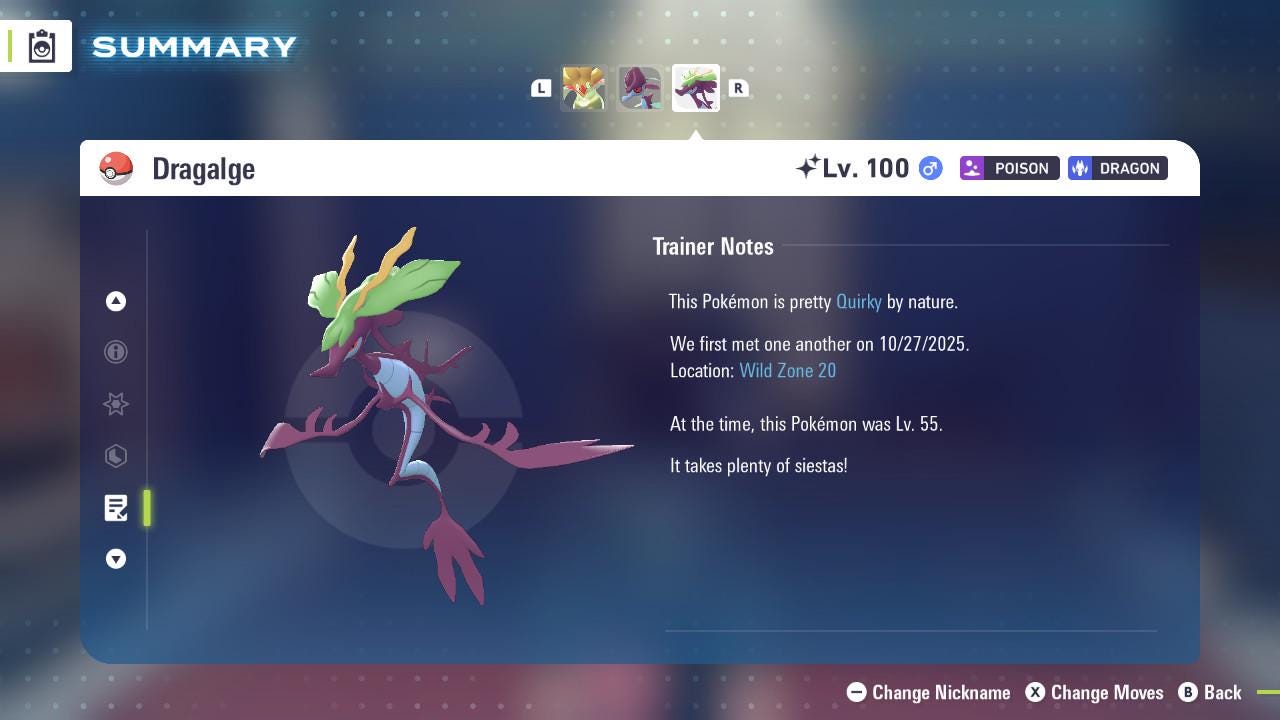Screen dimensions: 1280x720
Task: Click the green page position indicator bar
Action: 147,508
